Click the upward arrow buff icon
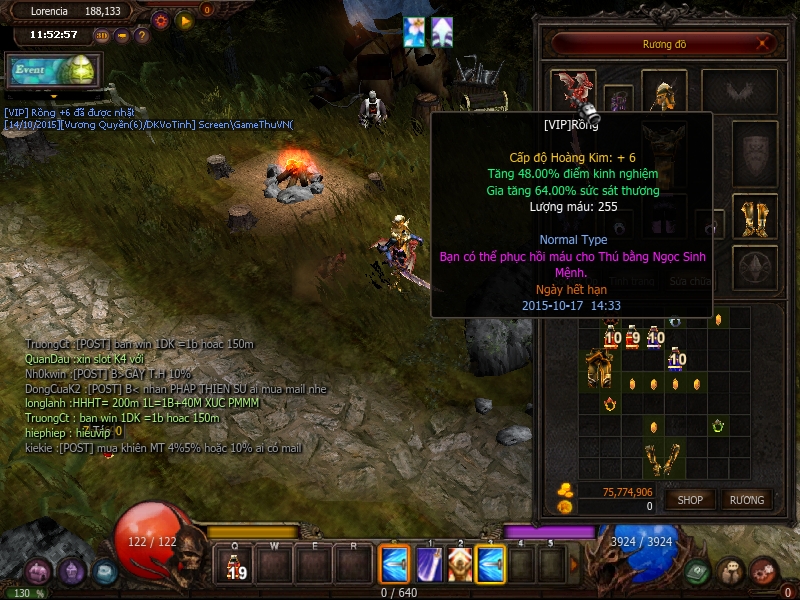This screenshot has width=800, height=600. [441, 32]
